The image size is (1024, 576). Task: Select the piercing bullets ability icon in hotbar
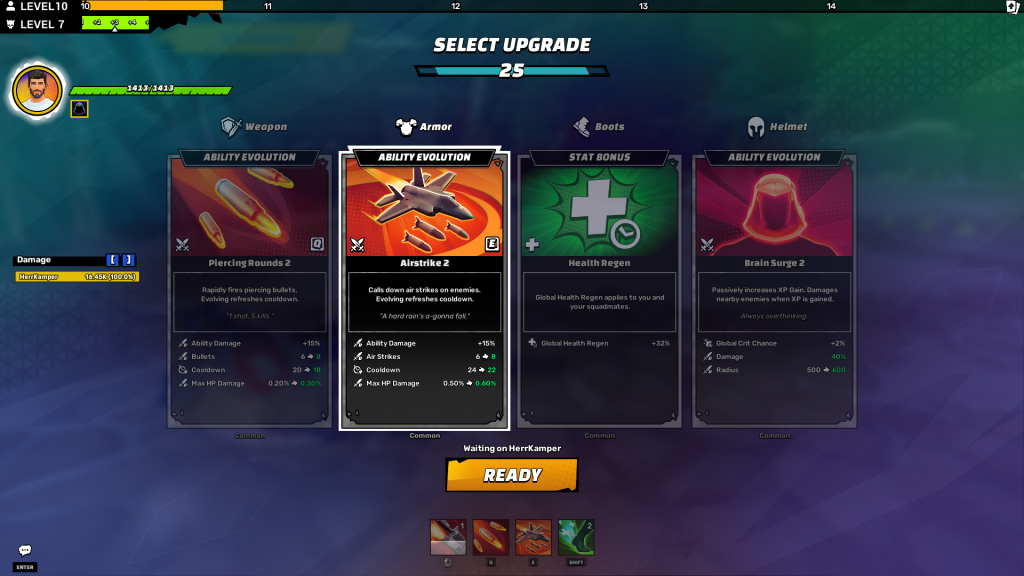pos(490,537)
